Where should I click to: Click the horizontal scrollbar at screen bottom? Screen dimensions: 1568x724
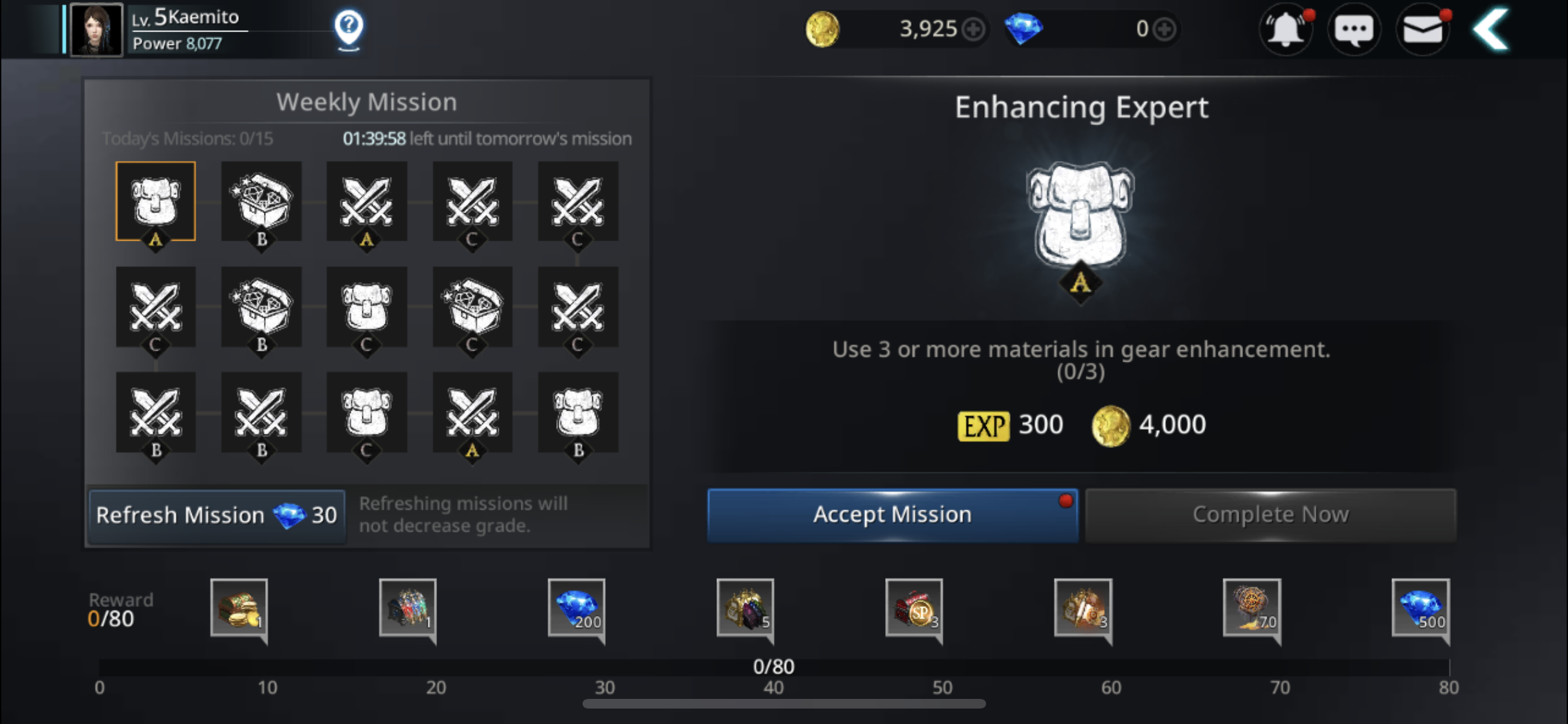(783, 705)
